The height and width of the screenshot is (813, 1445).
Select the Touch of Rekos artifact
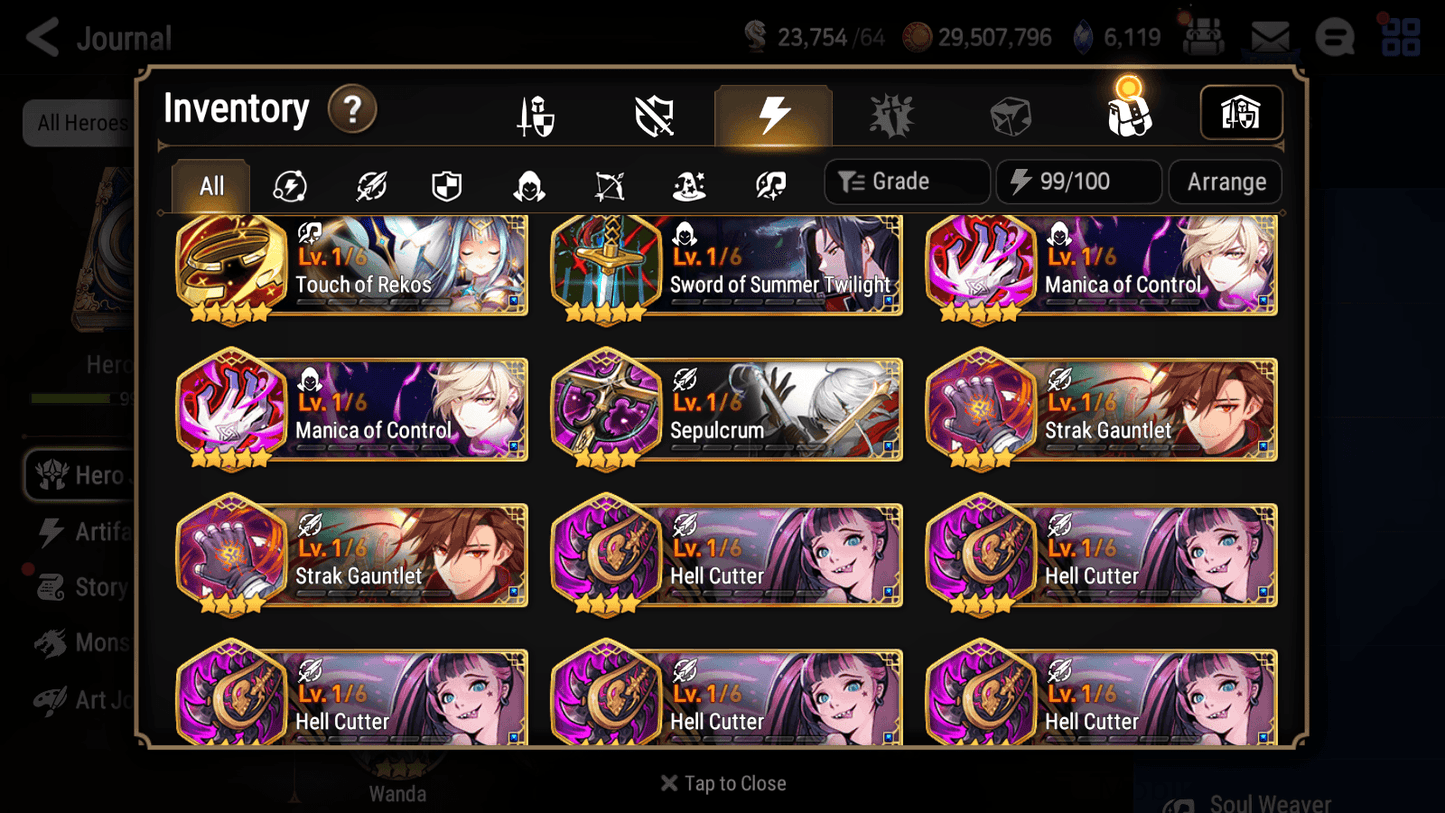coord(350,265)
